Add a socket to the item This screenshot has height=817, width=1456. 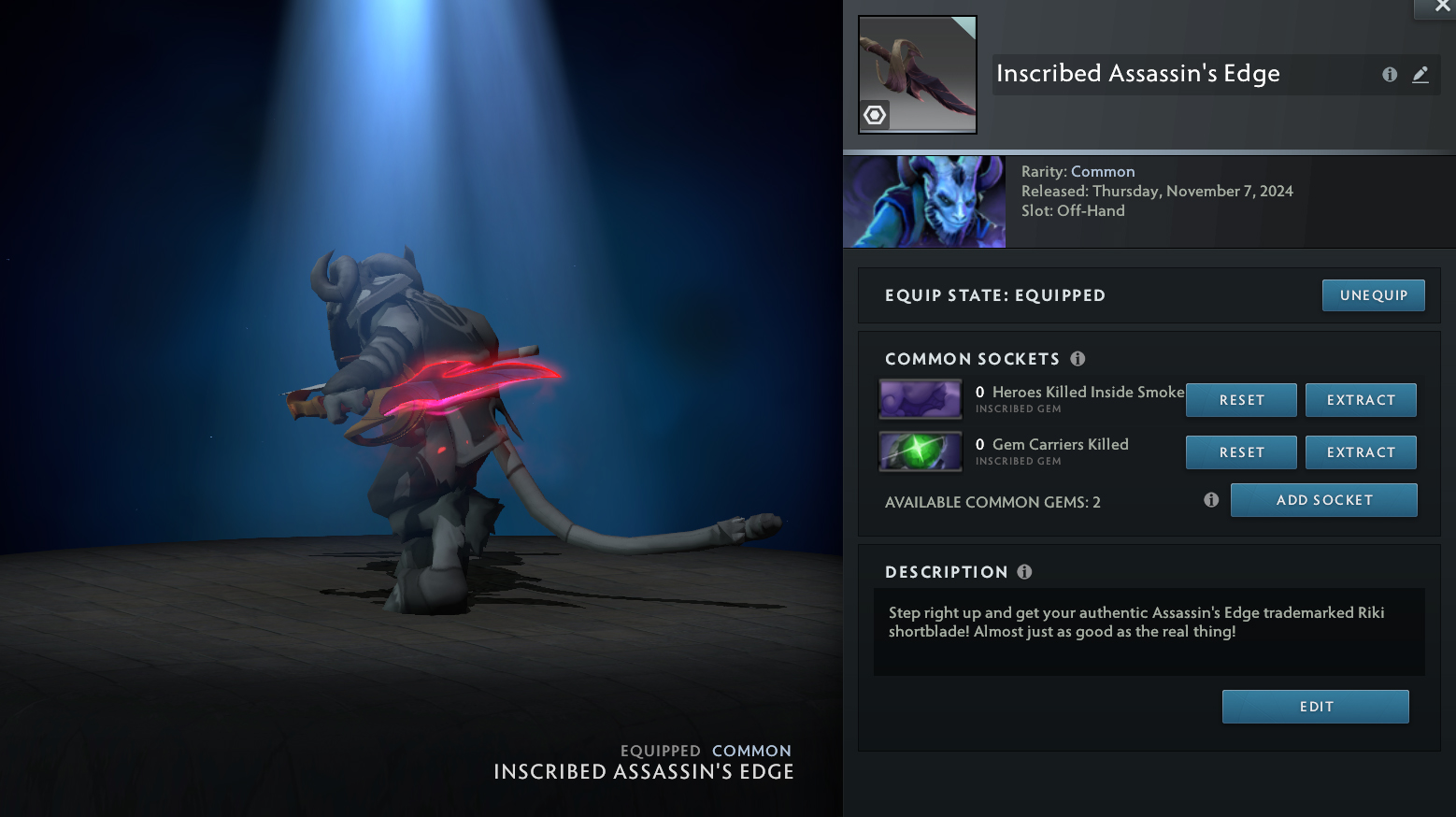click(1323, 500)
